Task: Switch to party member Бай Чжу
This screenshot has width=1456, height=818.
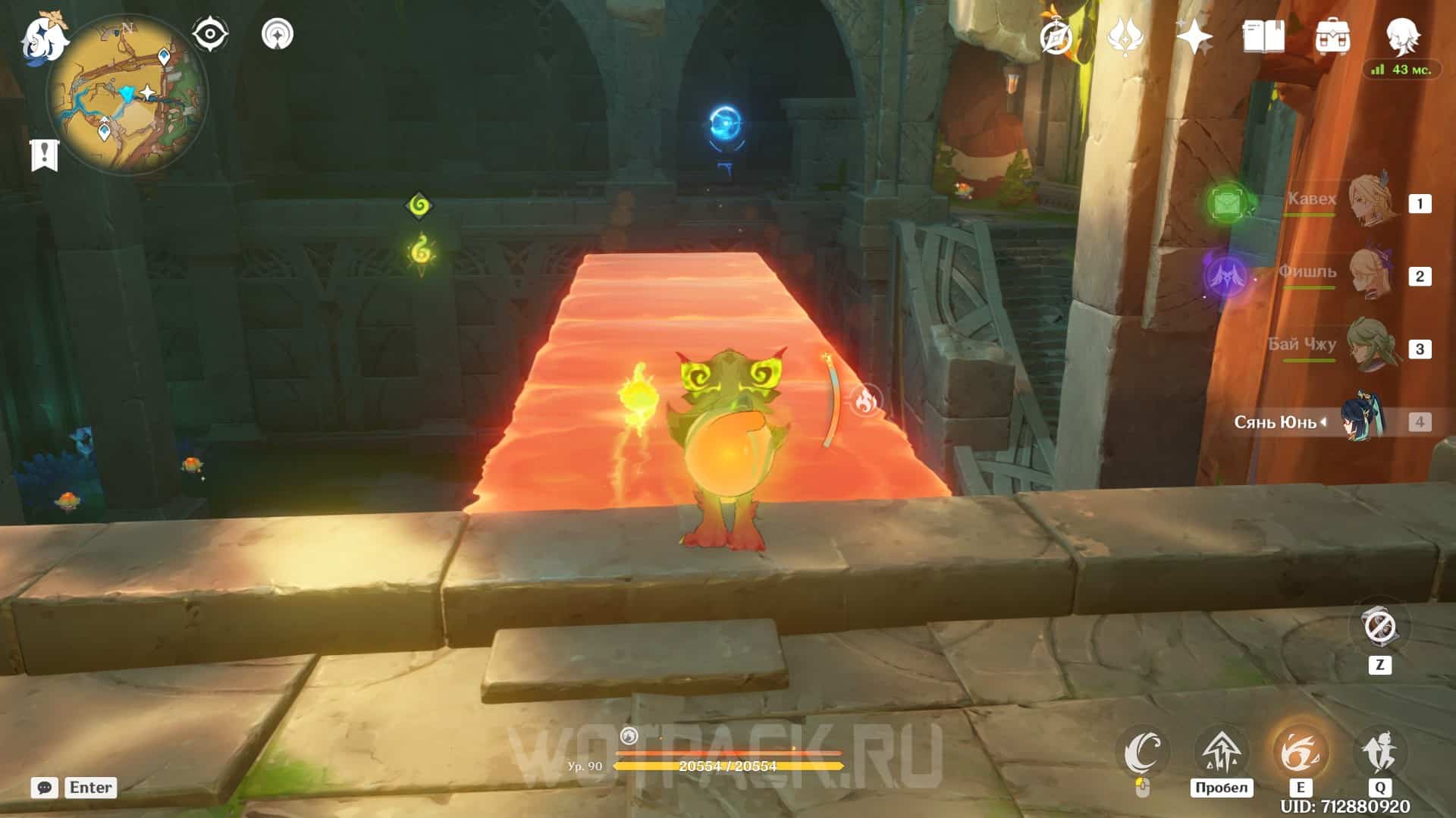Action: pos(1373,347)
